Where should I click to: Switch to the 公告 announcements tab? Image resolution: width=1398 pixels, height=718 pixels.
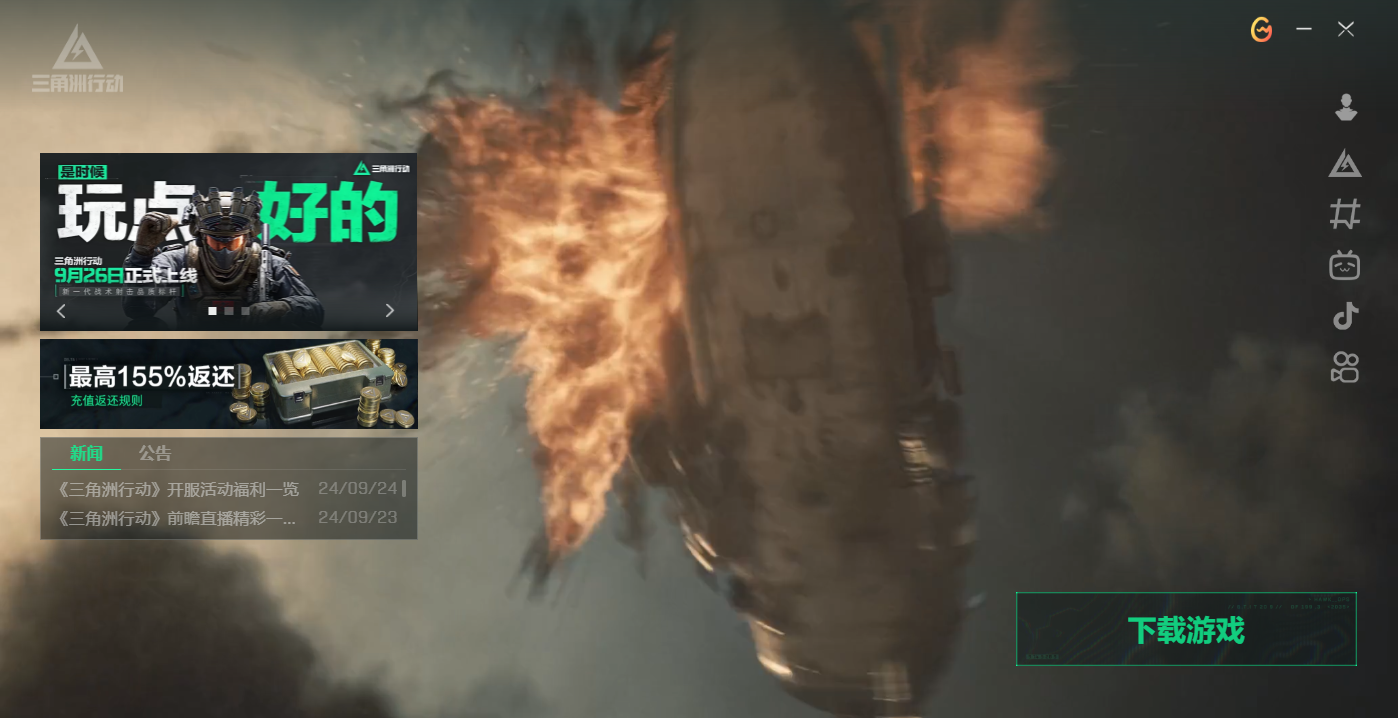[x=155, y=454]
